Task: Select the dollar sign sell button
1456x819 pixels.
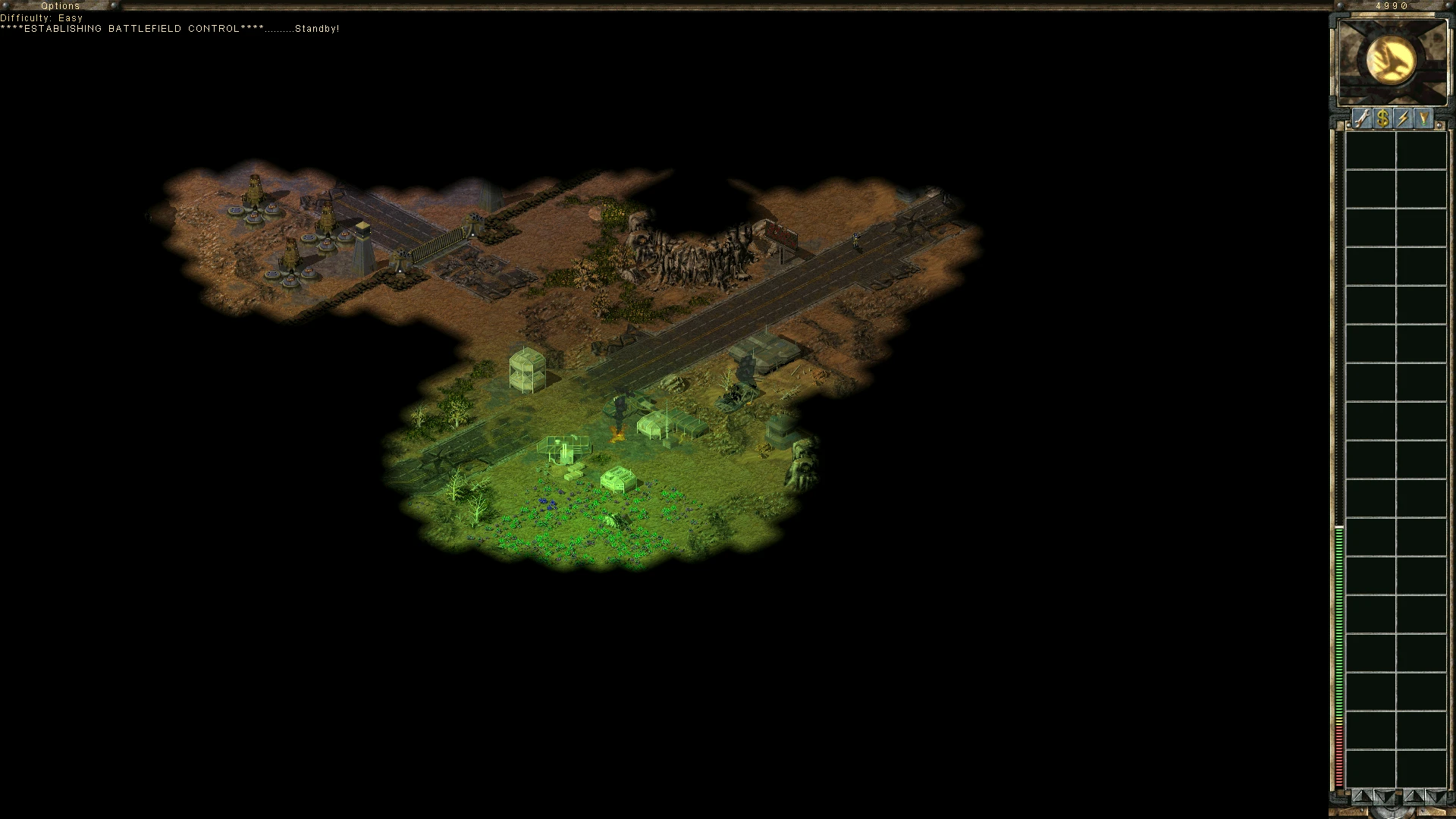Action: point(1383,118)
